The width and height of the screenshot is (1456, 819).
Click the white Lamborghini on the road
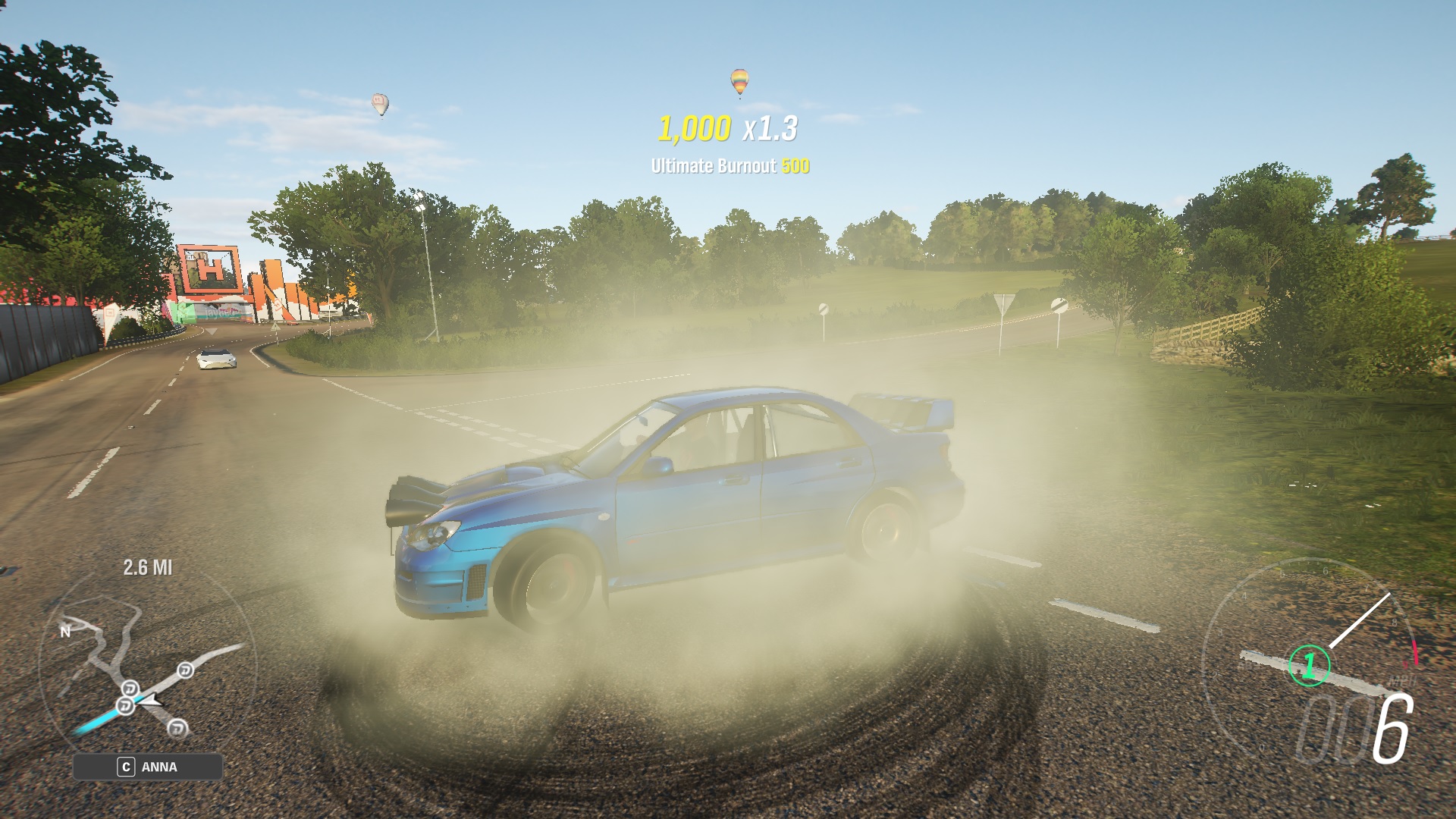[215, 357]
